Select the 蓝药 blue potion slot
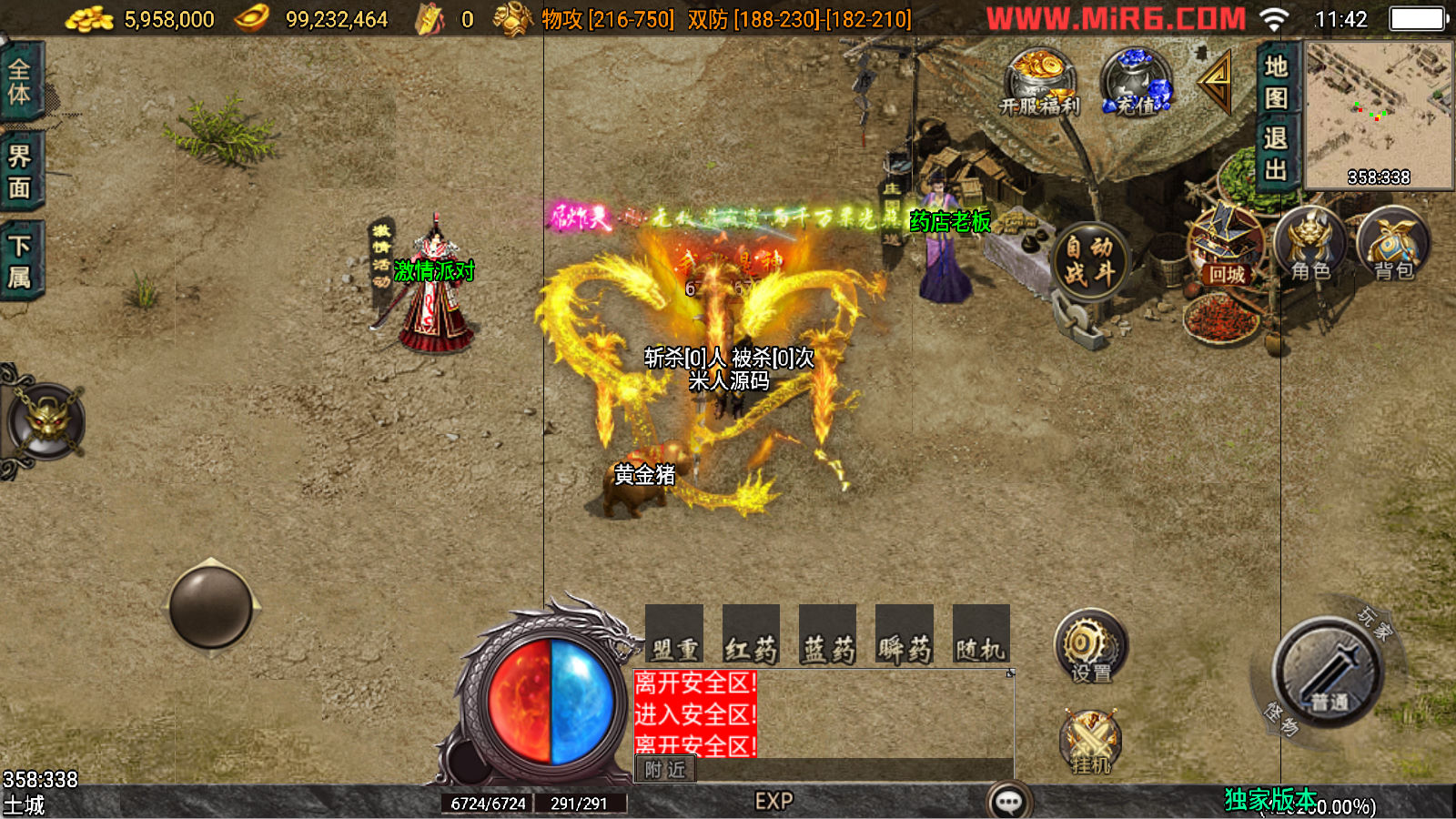Viewport: 1456px width, 819px height. pos(828,634)
